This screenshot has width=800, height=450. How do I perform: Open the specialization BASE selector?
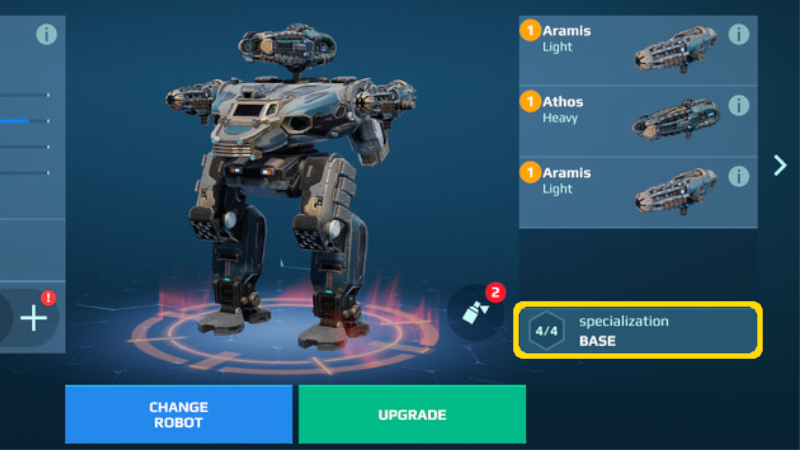coord(638,331)
